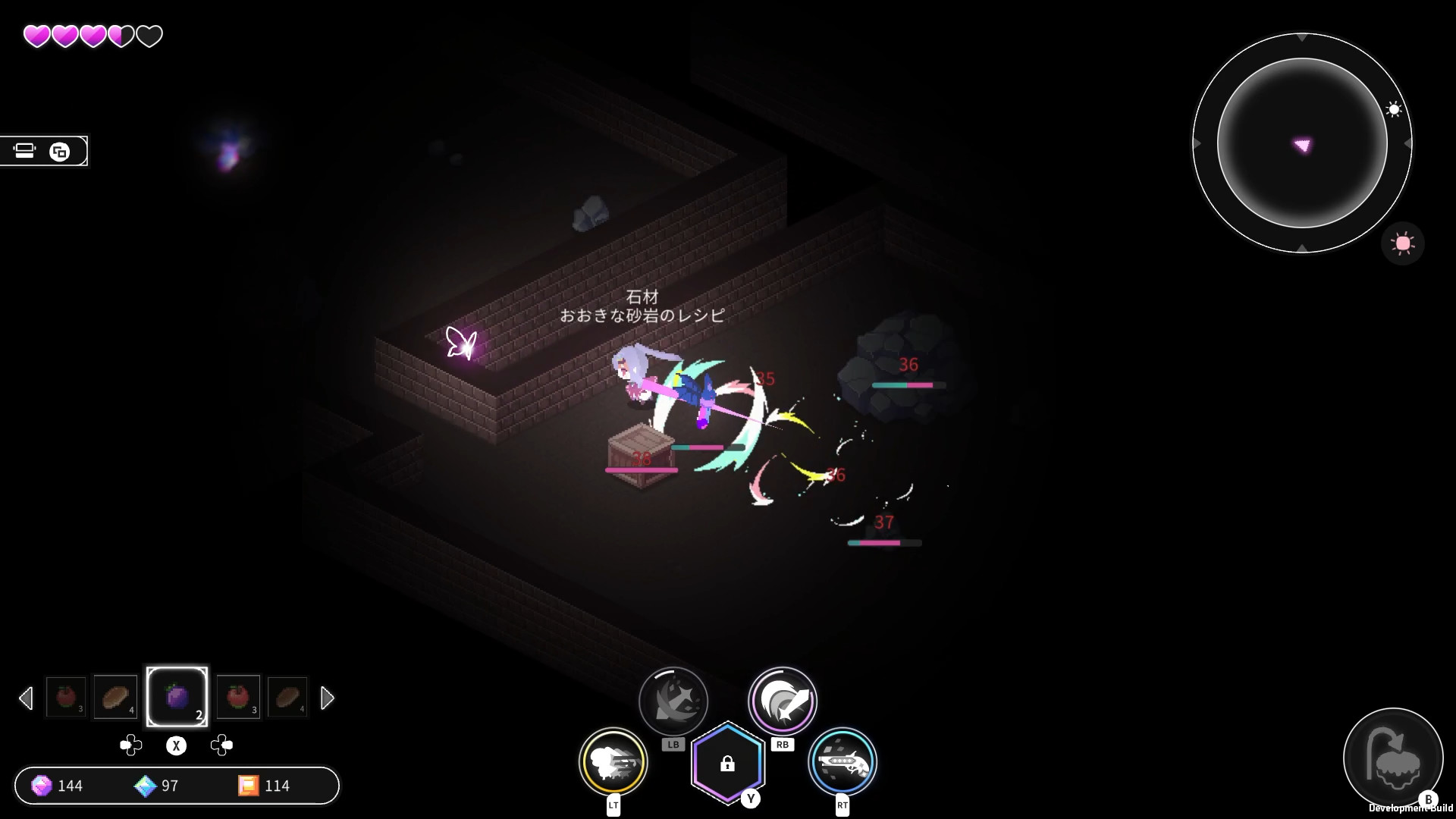Toggle the pink light below the minimap
This screenshot has width=1456, height=819.
coord(1403,243)
